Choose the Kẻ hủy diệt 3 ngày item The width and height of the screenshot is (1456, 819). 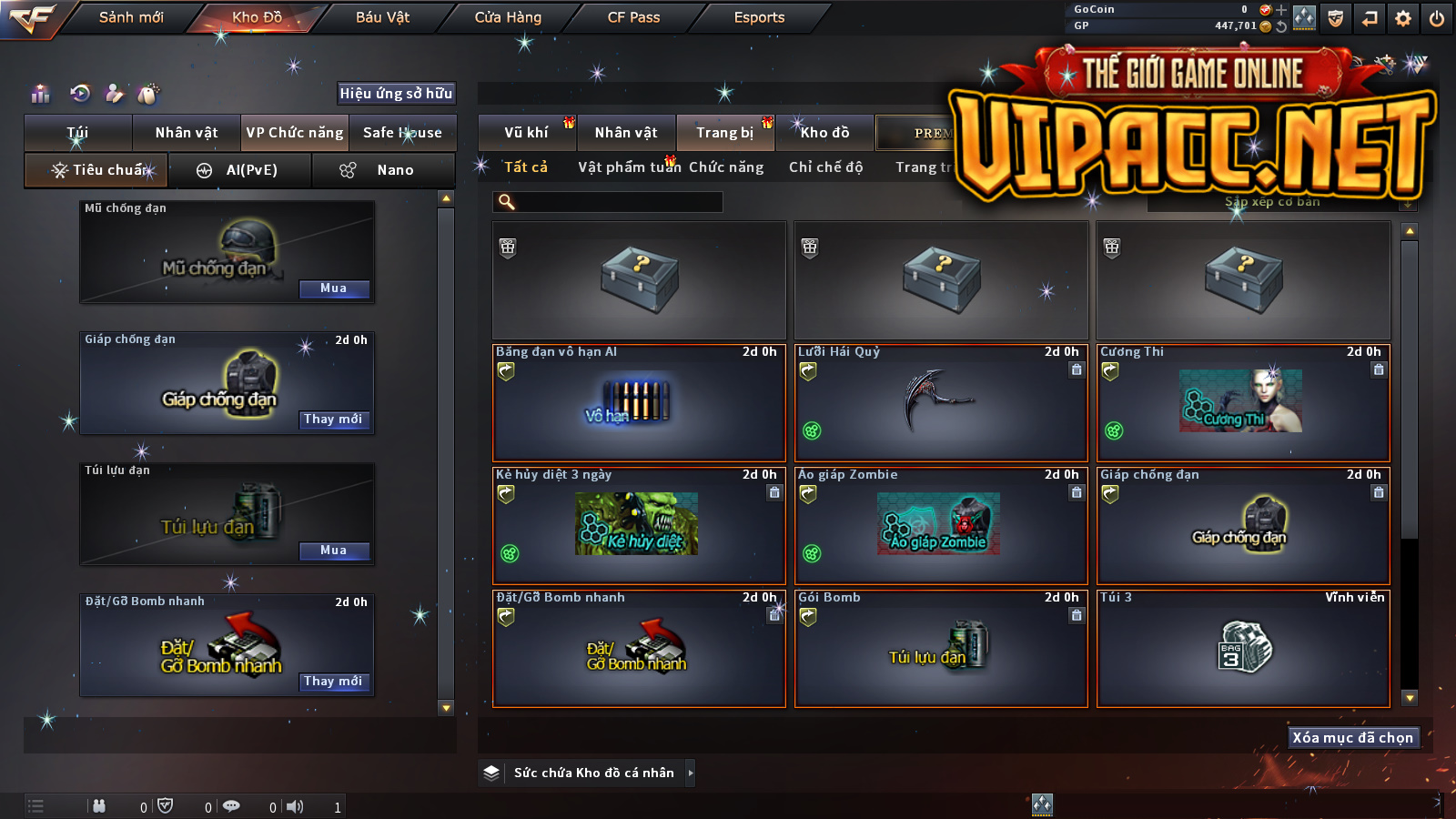click(638, 526)
